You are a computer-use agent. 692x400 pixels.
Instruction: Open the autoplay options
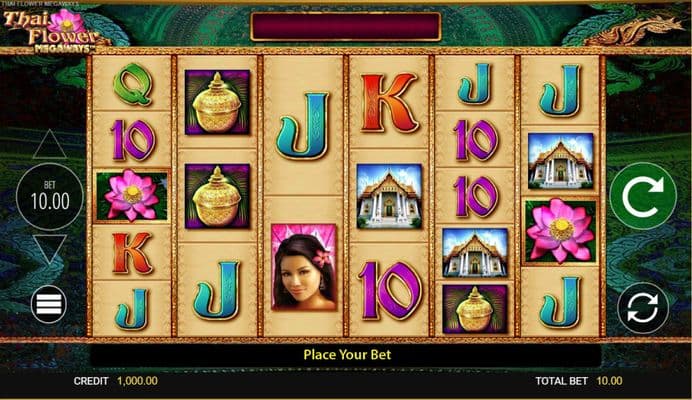pos(643,306)
